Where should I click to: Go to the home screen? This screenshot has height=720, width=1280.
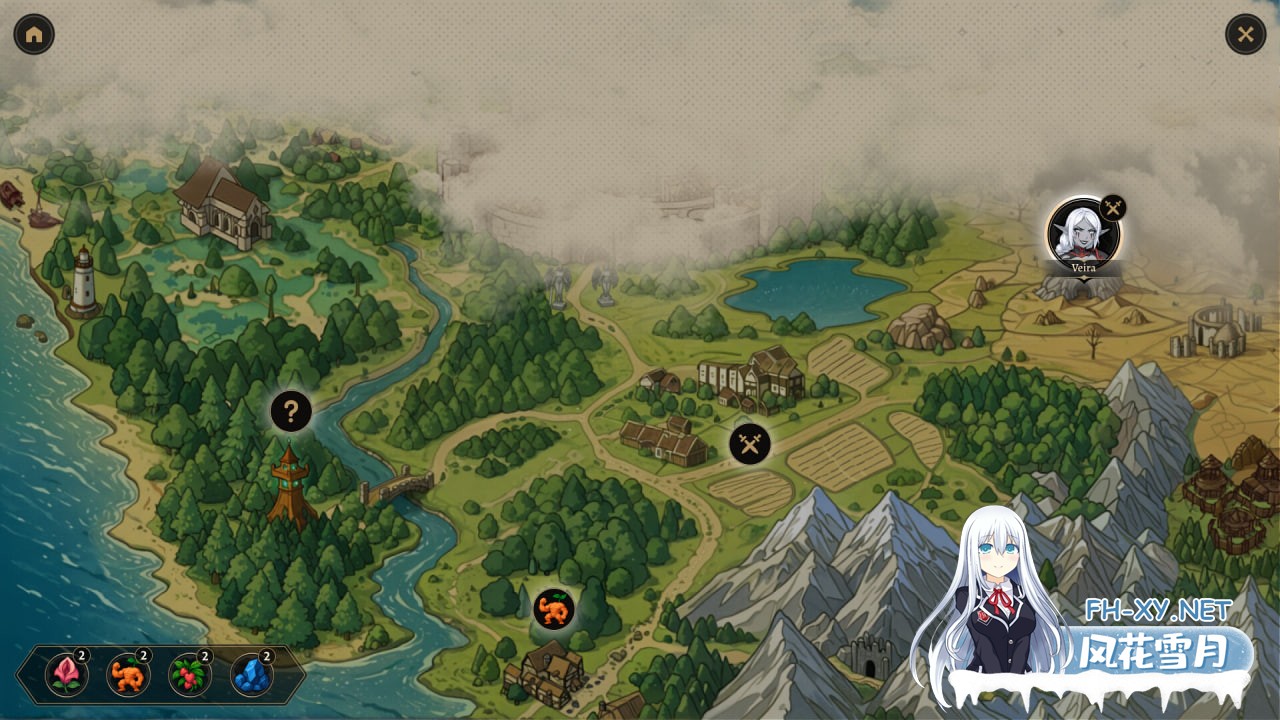34,34
